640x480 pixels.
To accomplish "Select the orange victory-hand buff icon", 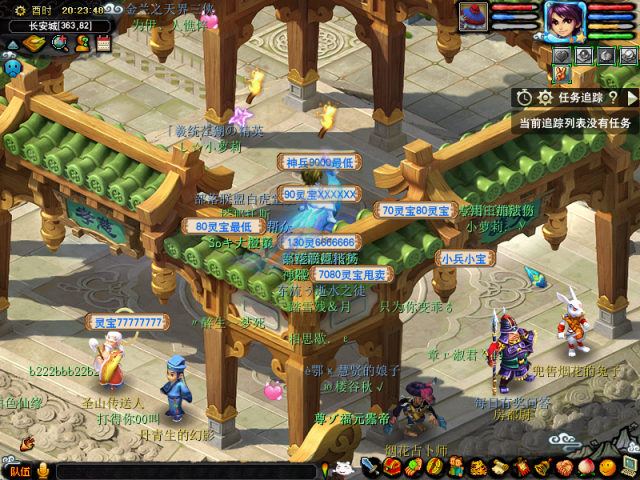I will pos(562,74).
